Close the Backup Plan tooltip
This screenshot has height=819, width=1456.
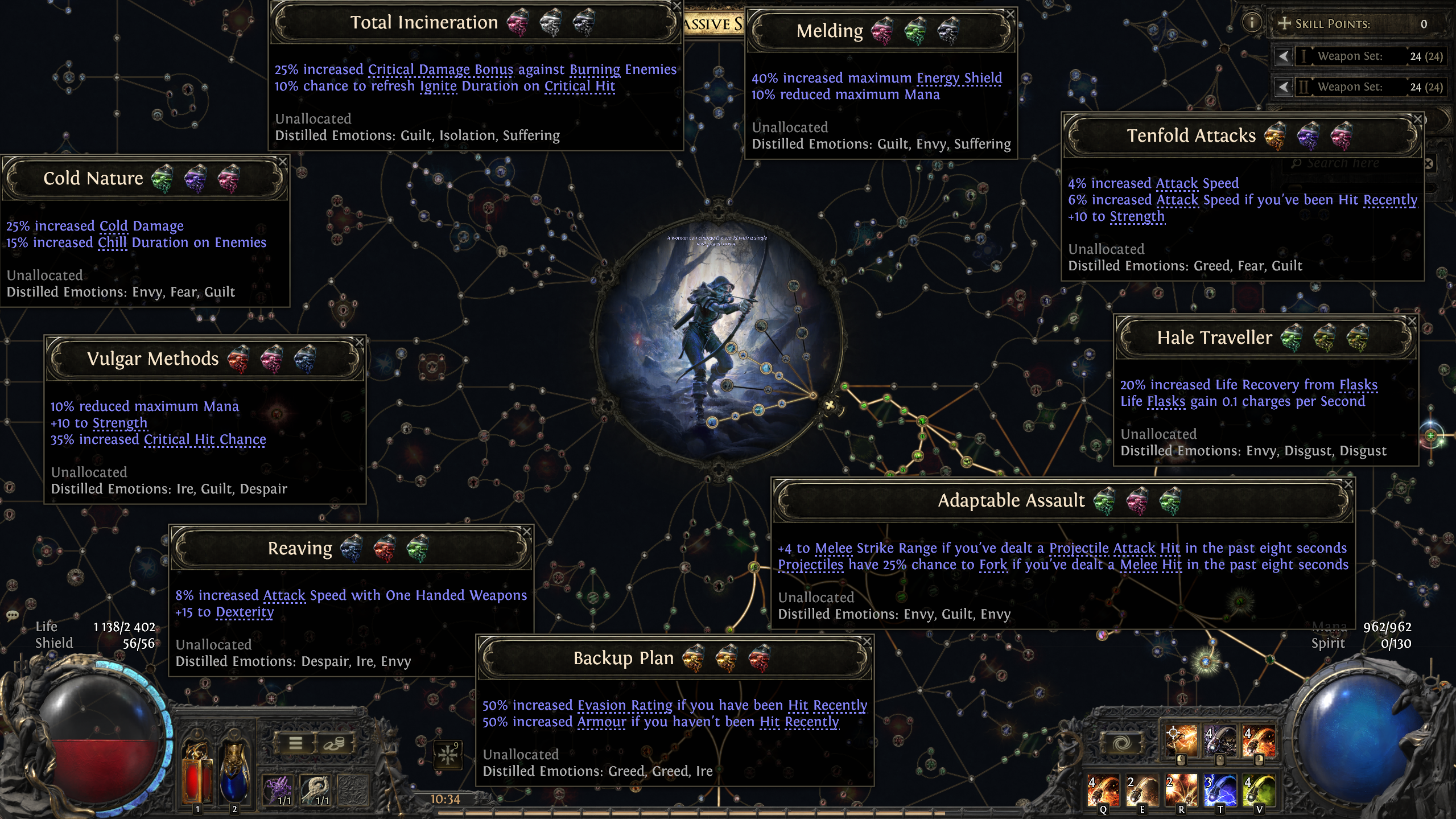click(x=867, y=641)
